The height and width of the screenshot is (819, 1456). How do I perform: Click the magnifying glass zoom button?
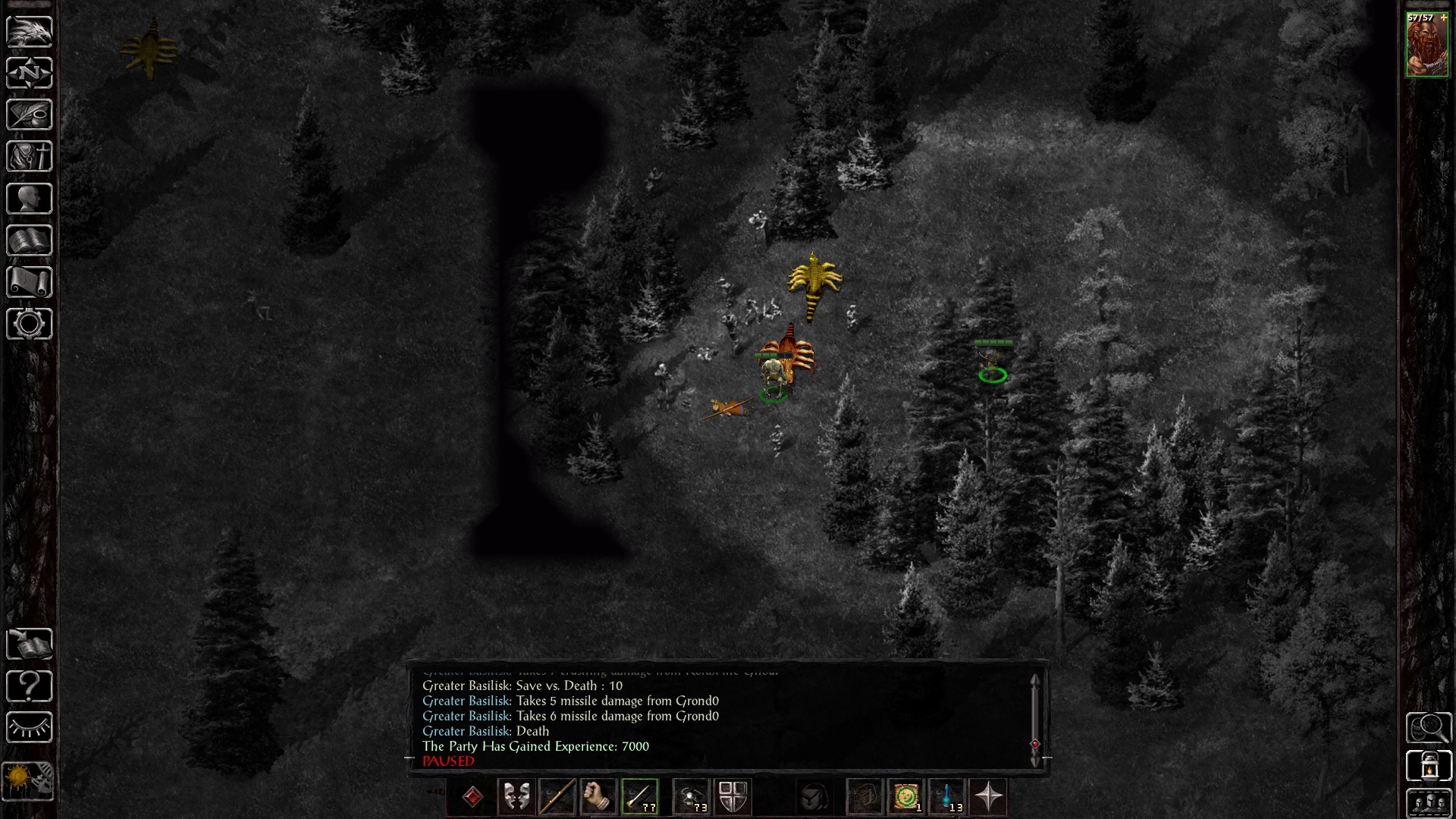pos(1428,728)
